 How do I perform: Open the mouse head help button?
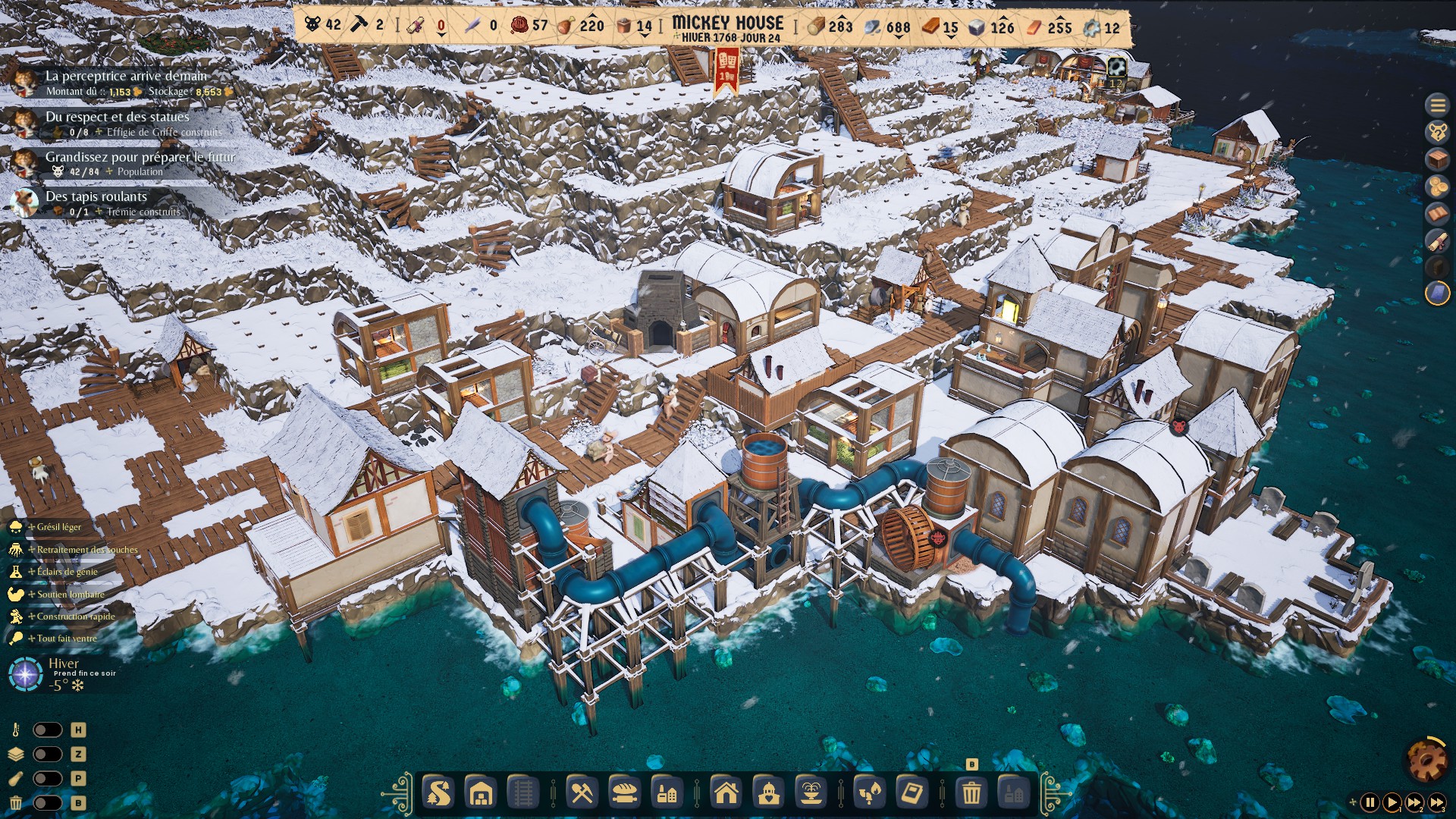pyautogui.click(x=1437, y=133)
